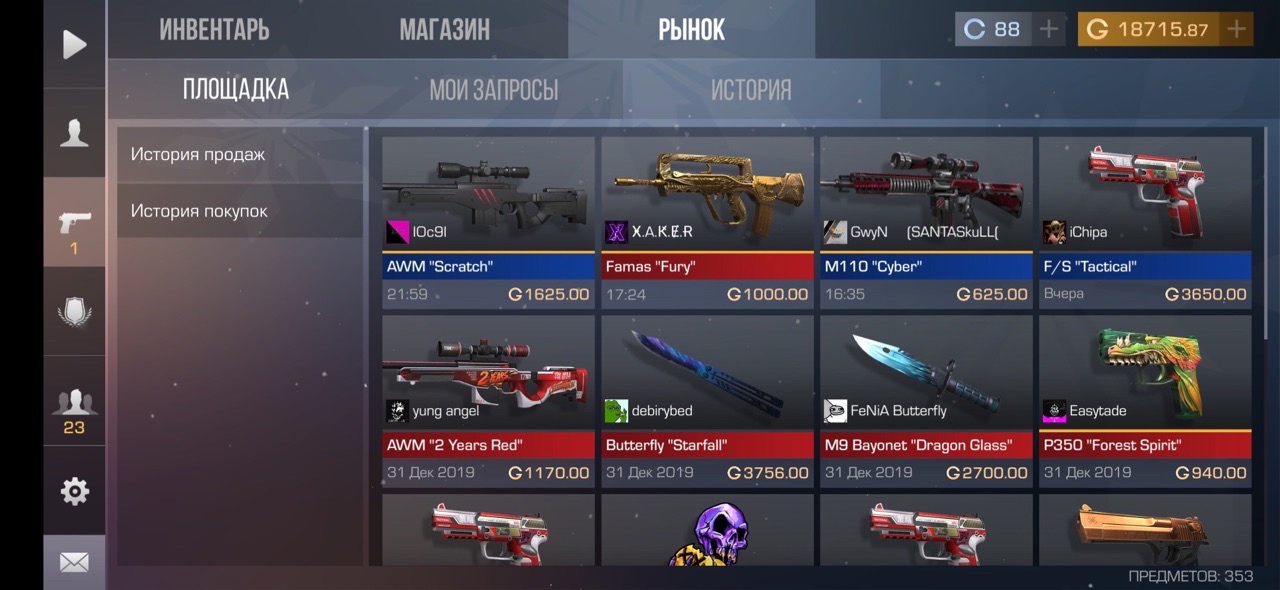Pick the P350 "Forest Spirit" listing

[1145, 401]
